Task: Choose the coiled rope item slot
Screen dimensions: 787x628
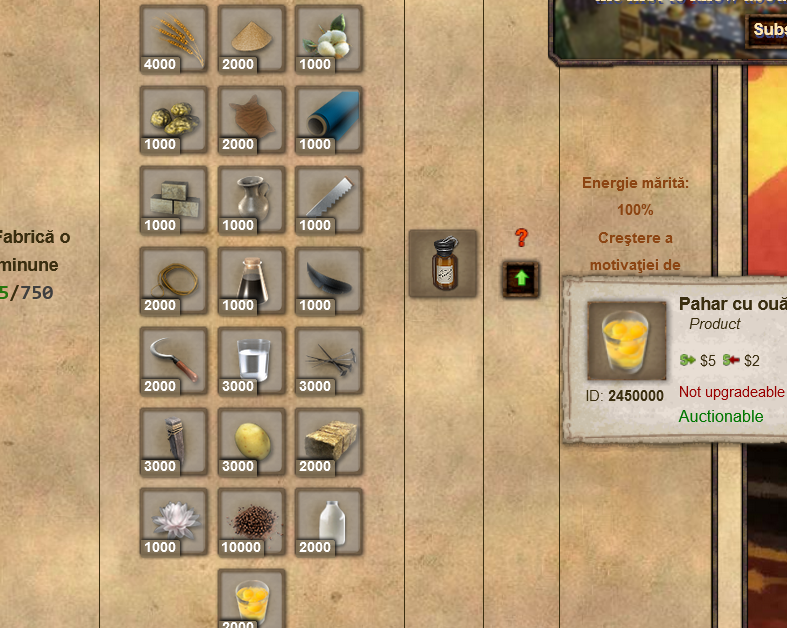Action: pyautogui.click(x=174, y=280)
